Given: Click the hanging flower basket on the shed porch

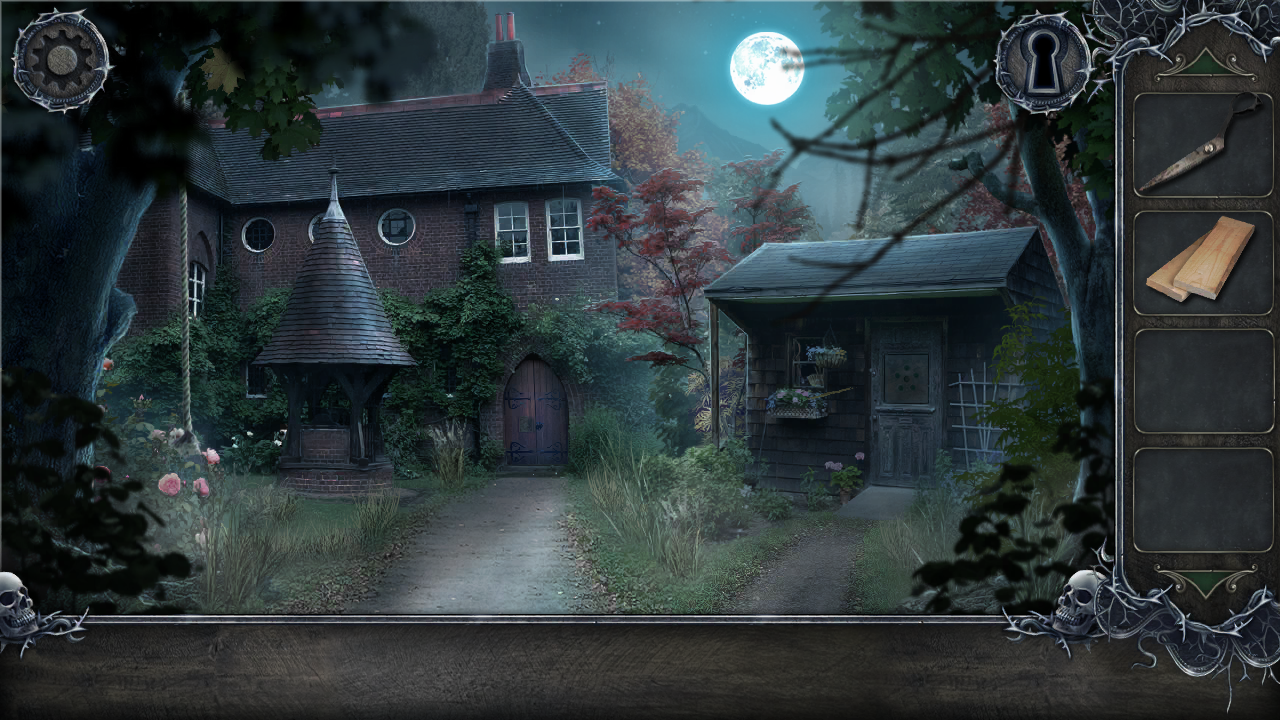Looking at the screenshot, I should [832, 358].
